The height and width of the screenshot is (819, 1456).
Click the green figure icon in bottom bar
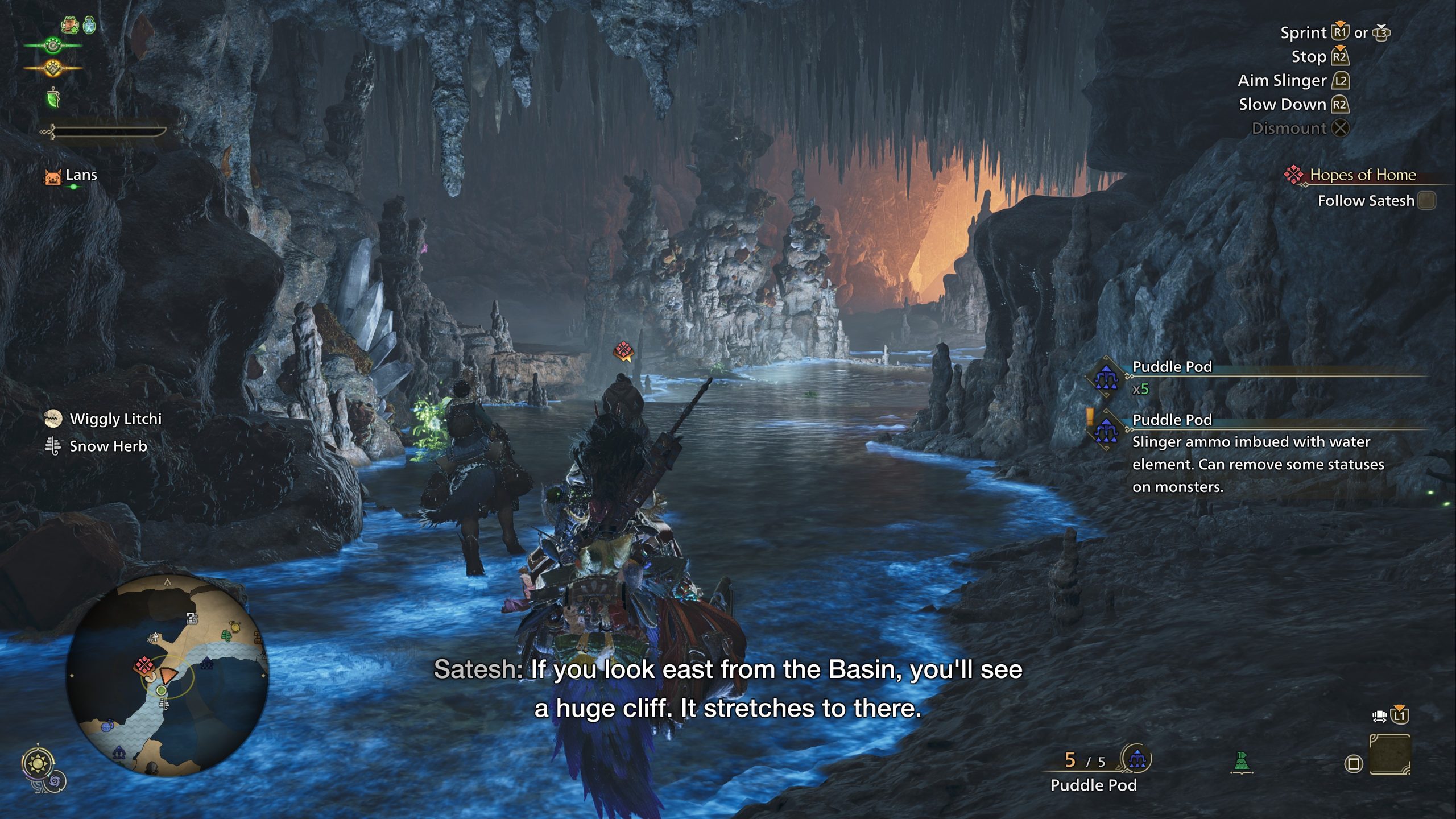coord(1242,762)
